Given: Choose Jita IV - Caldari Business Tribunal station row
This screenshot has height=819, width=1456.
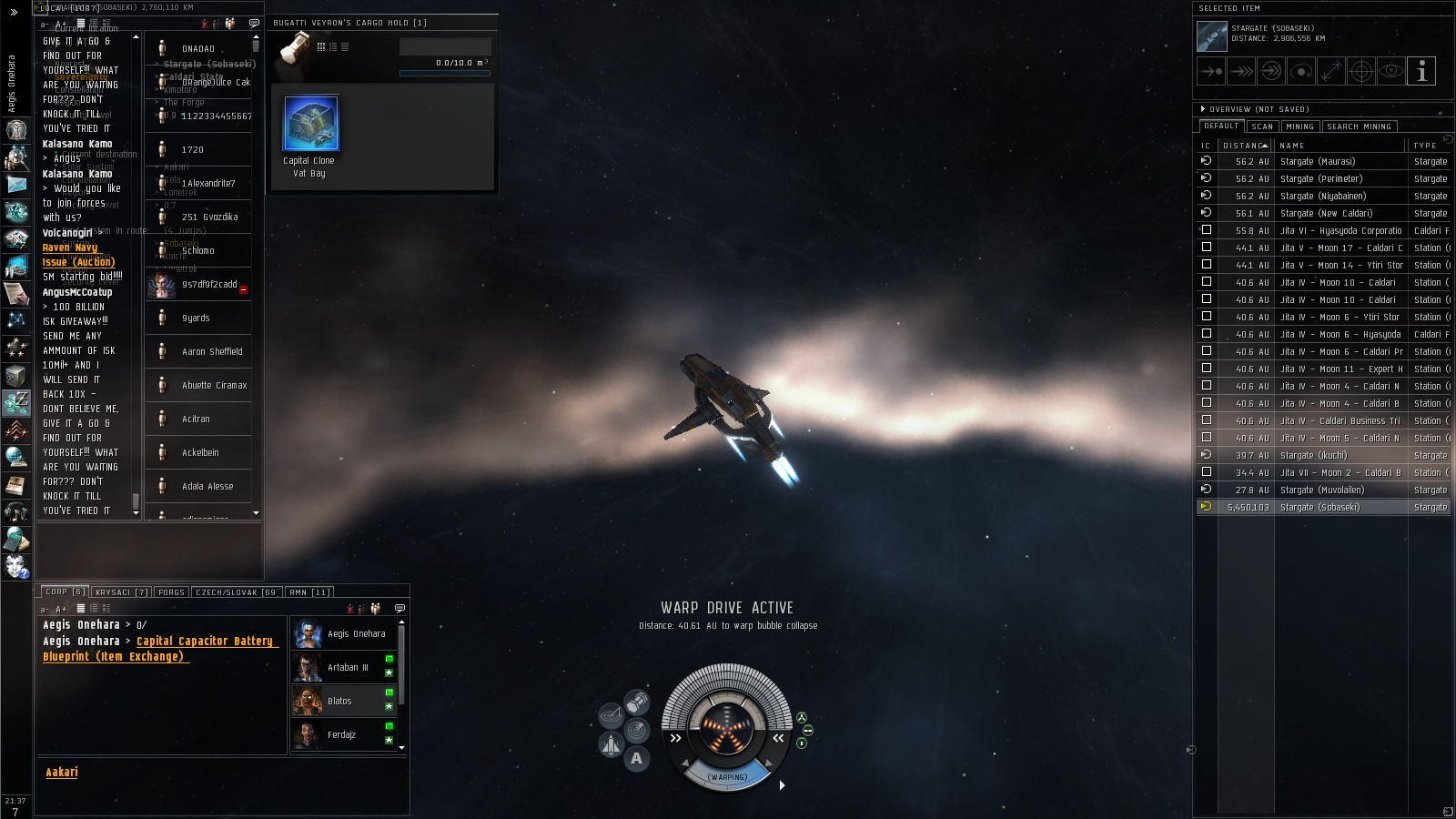Looking at the screenshot, I should coord(1340,420).
